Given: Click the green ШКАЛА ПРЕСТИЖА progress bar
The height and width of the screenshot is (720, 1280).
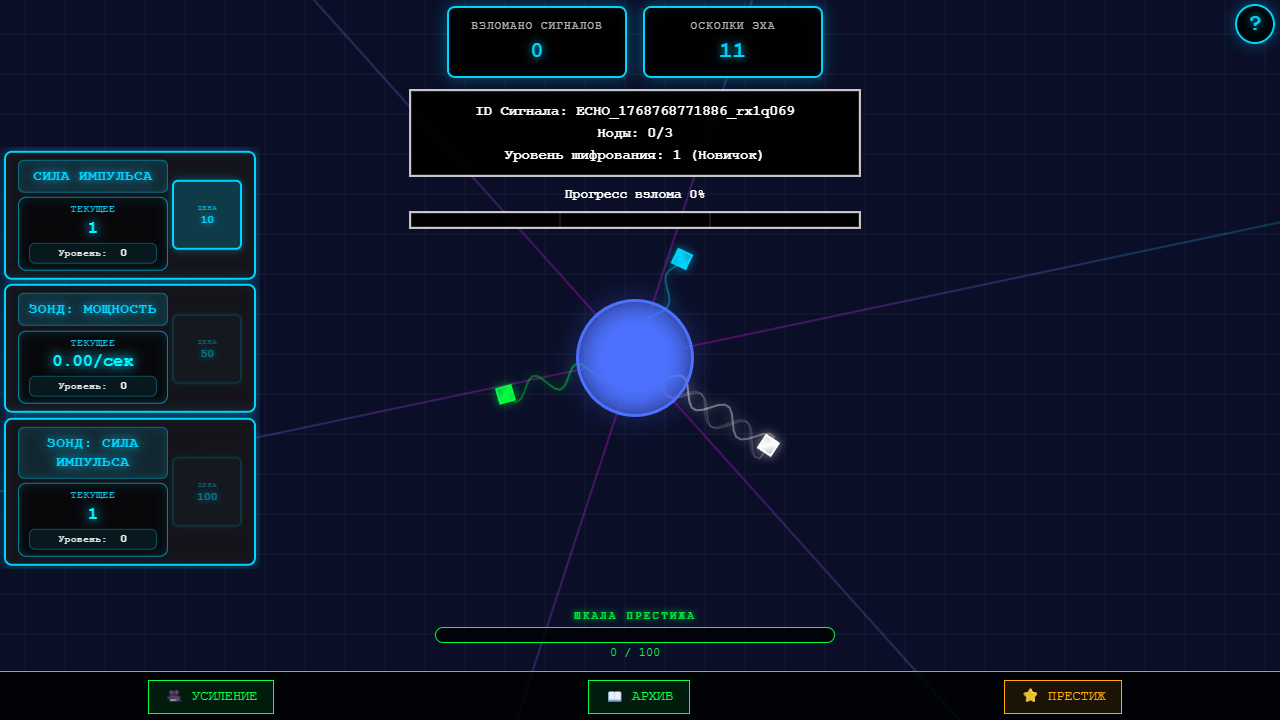Looking at the screenshot, I should (x=635, y=634).
